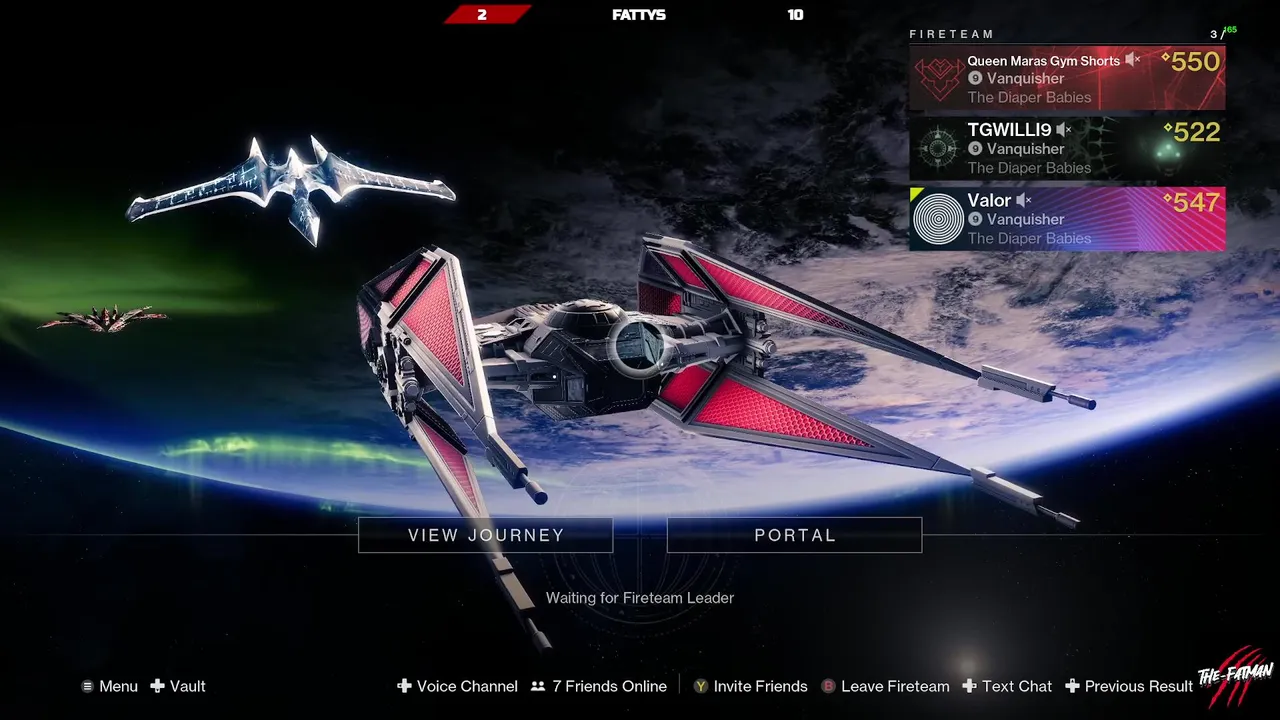This screenshot has height=720, width=1280.
Task: Show the 7 Friends Online list
Action: pos(599,686)
